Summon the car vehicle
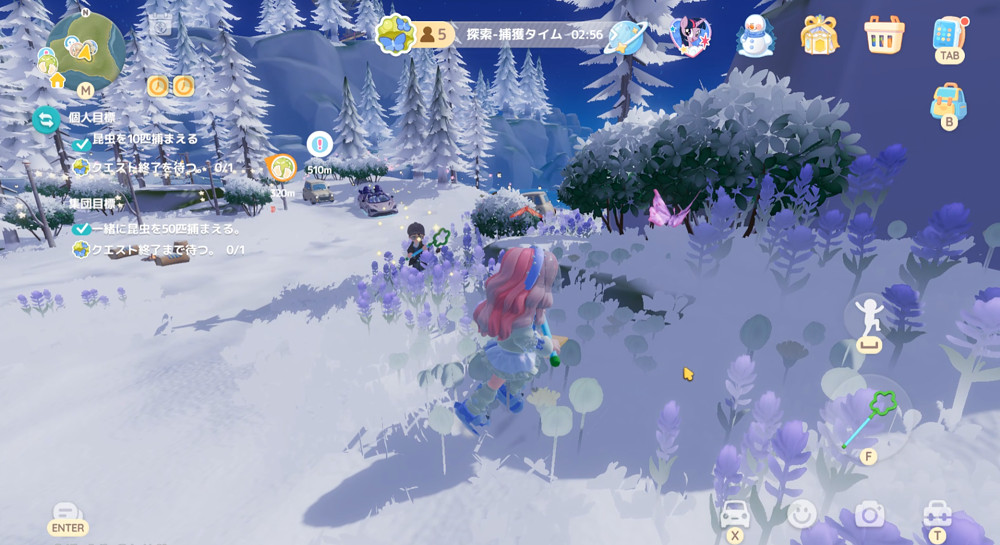 click(x=735, y=515)
